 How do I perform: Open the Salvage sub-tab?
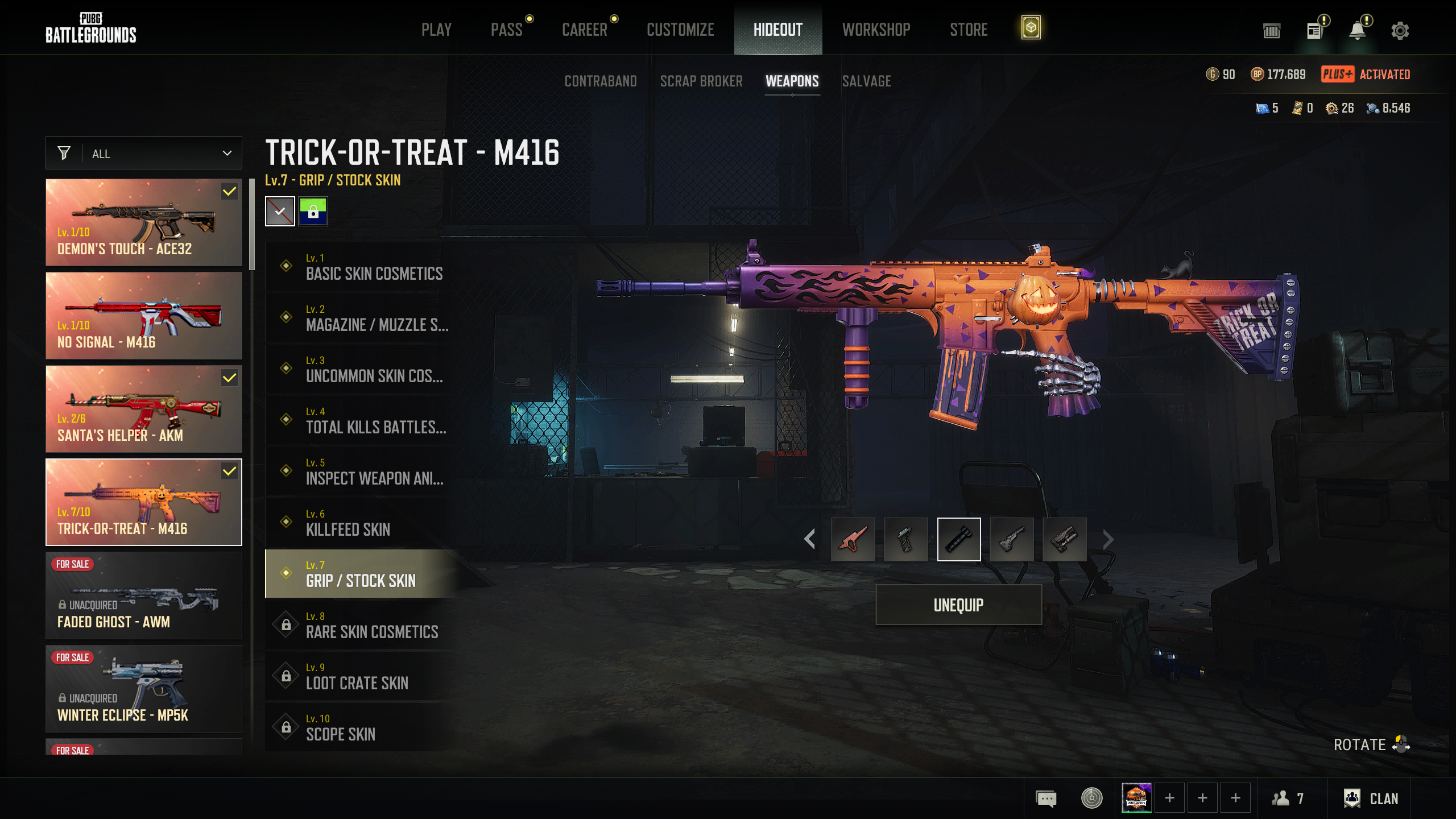866,81
